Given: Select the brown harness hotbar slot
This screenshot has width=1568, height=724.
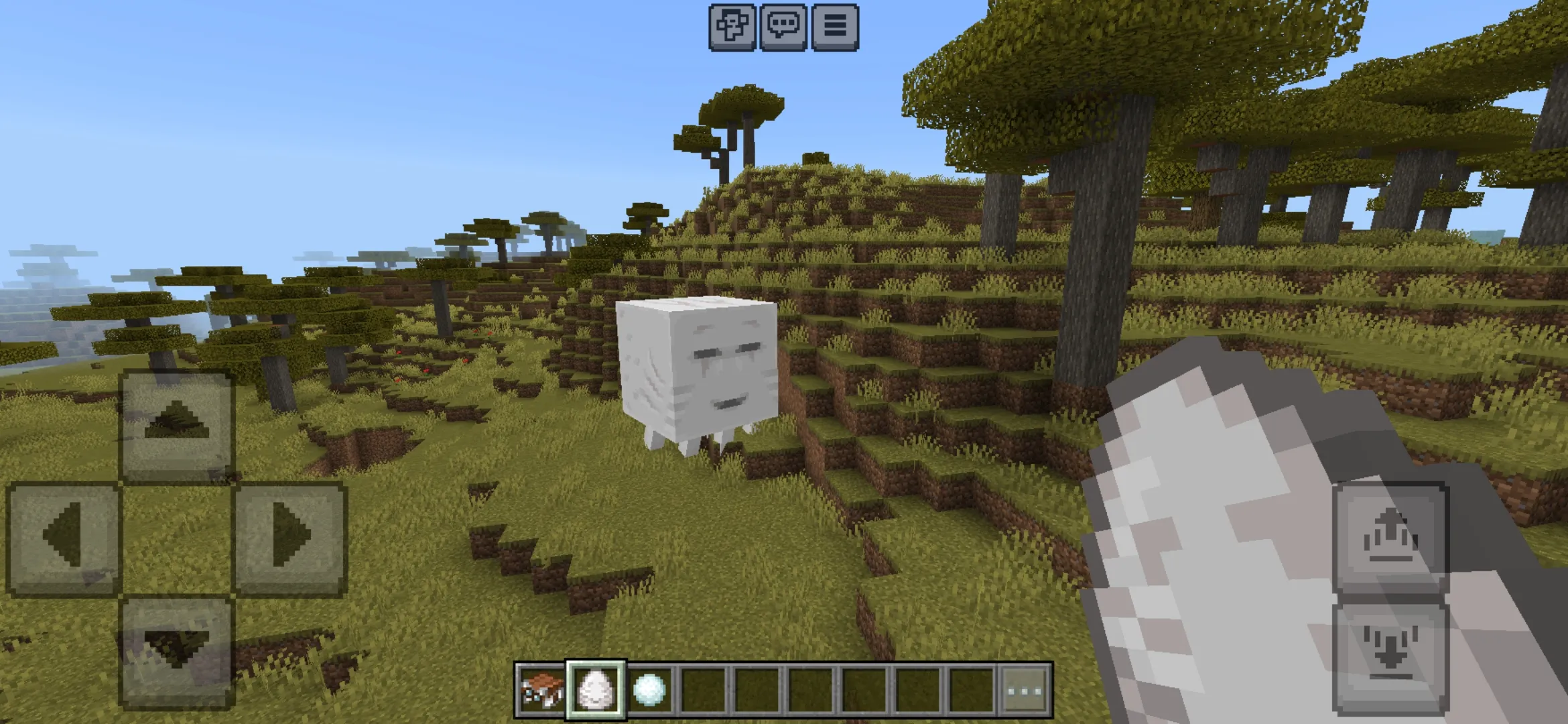Looking at the screenshot, I should pyautogui.click(x=541, y=689).
